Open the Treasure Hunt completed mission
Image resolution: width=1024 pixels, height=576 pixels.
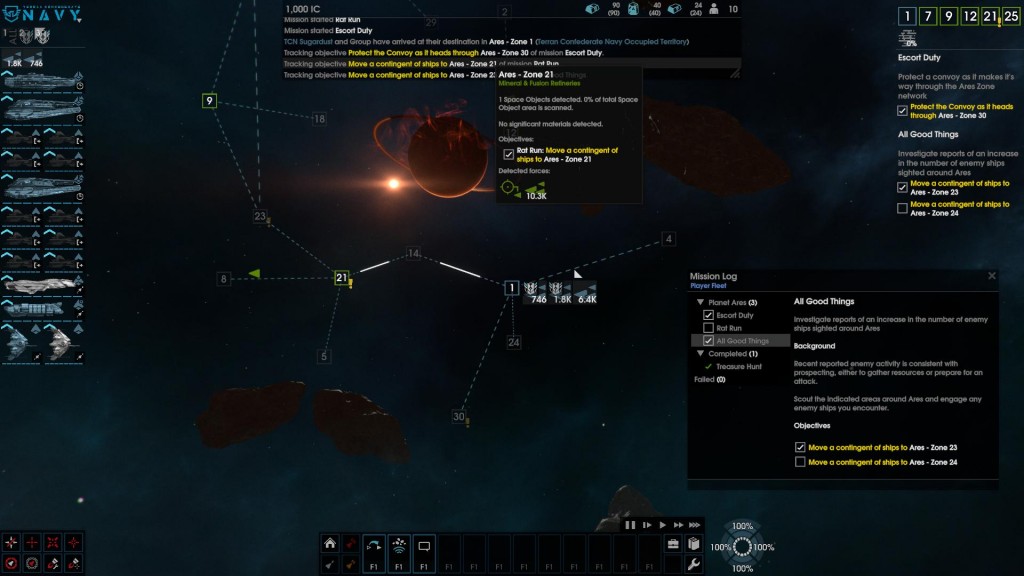[738, 367]
